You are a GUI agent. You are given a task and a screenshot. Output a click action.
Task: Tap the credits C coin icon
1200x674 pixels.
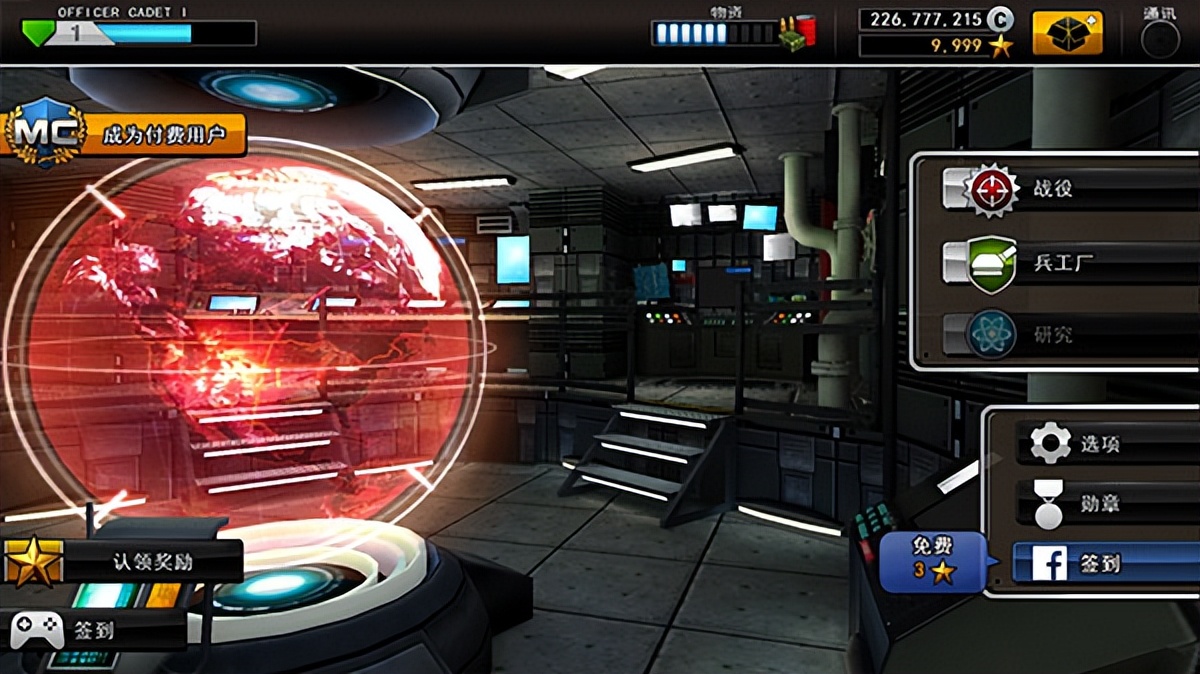(x=1000, y=19)
